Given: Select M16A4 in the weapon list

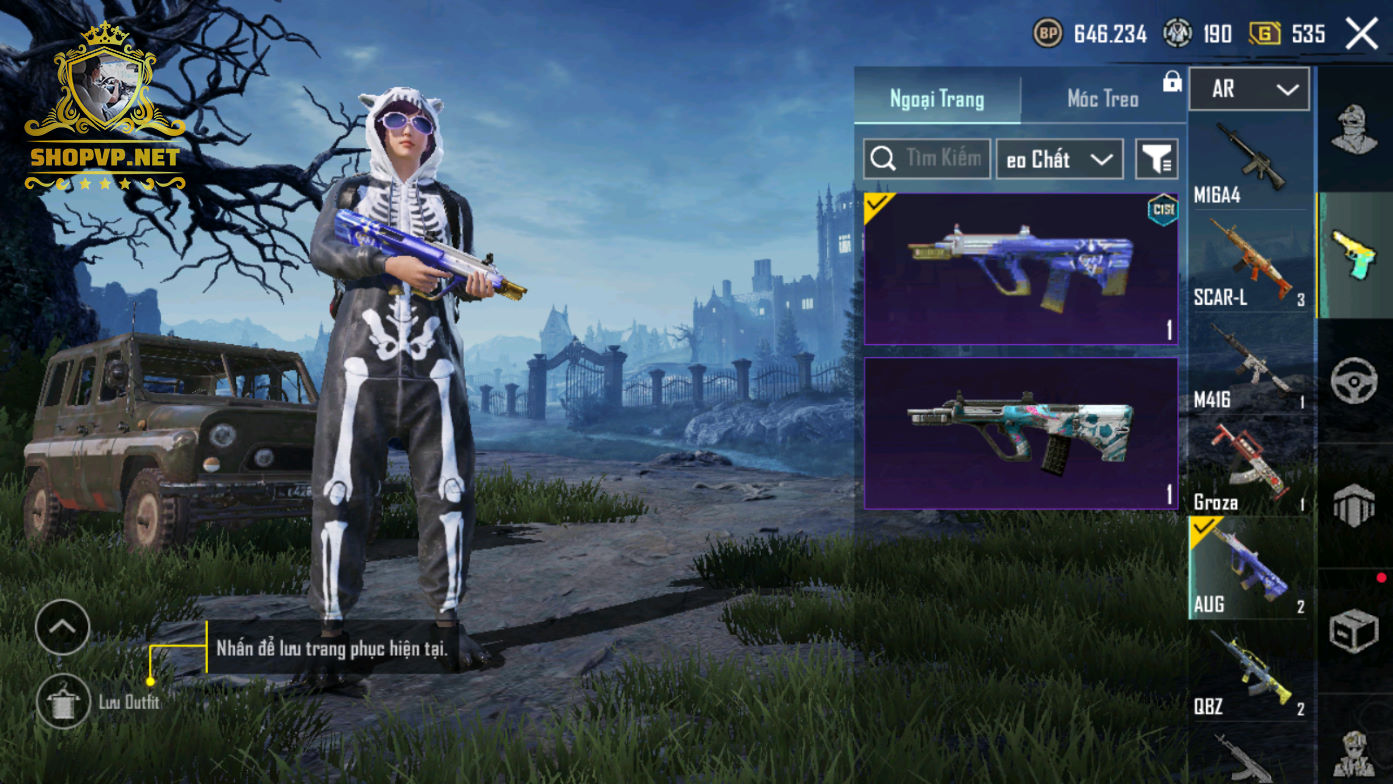Looking at the screenshot, I should point(1250,163).
